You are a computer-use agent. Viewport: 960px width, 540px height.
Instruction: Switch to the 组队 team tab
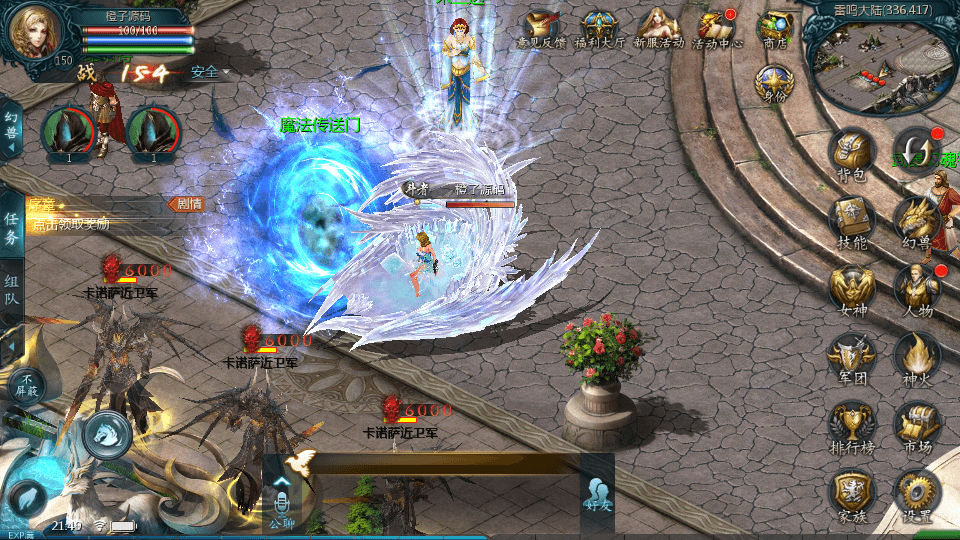(11, 289)
